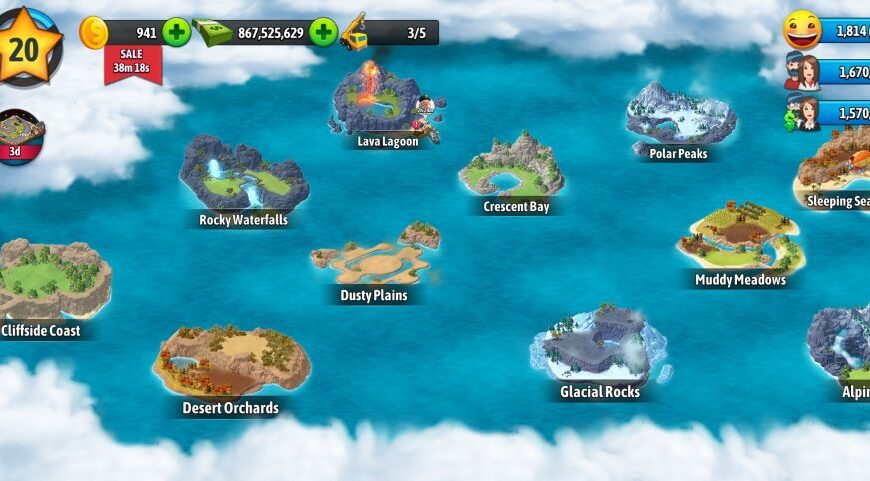
Task: Add more cash using the green plus
Action: pos(322,32)
